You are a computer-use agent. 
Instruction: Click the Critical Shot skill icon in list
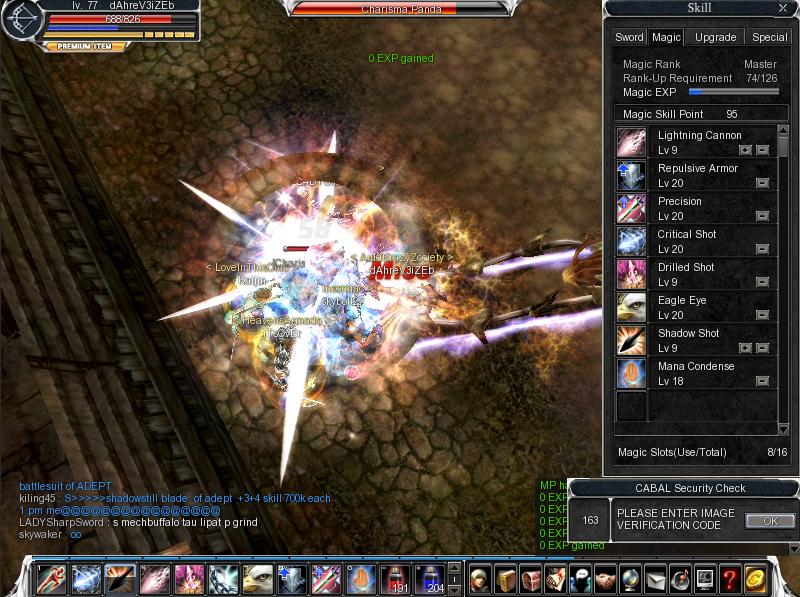point(631,241)
